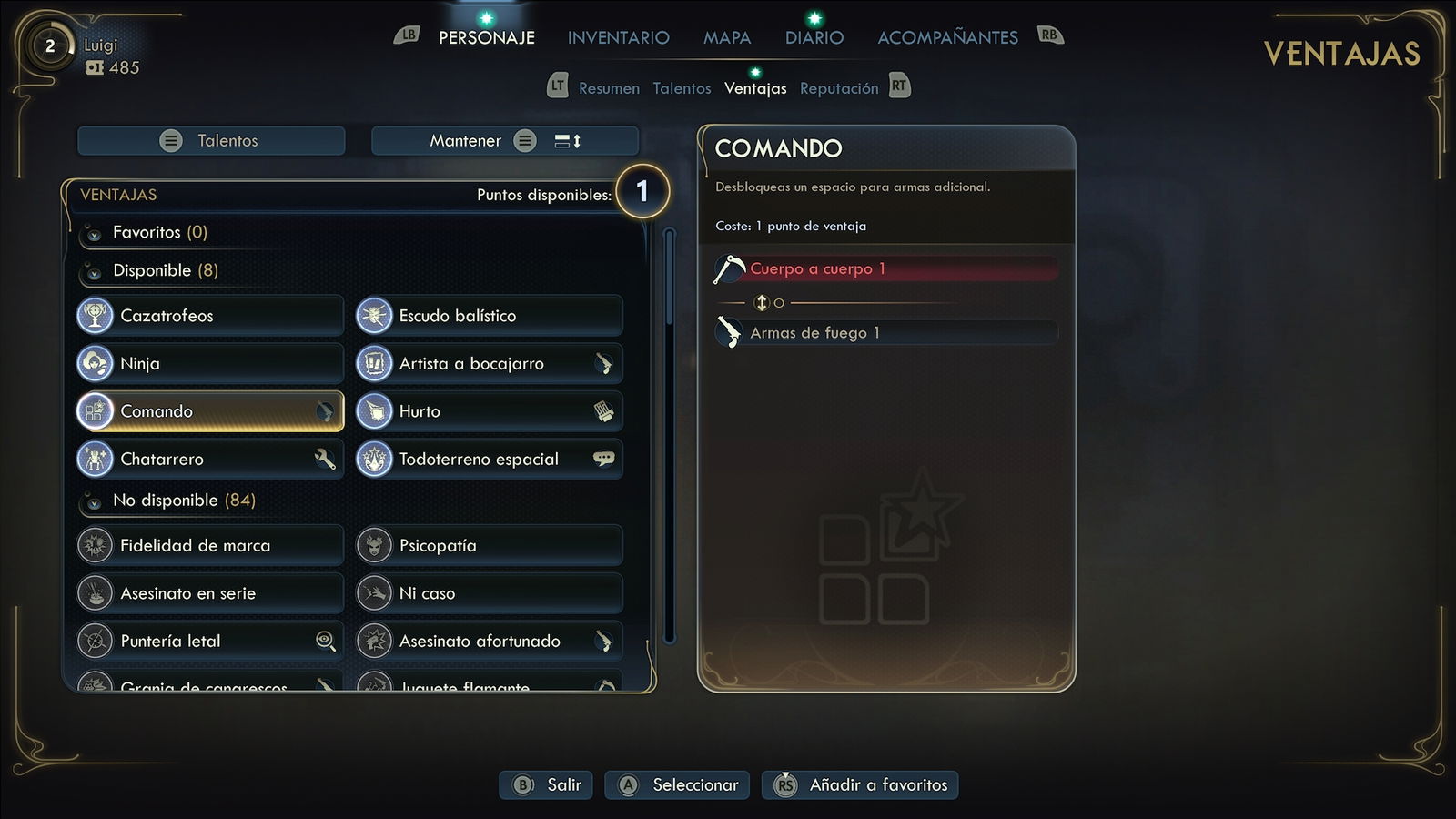Open the Resumen sub-tab
1456x819 pixels.
pos(609,88)
